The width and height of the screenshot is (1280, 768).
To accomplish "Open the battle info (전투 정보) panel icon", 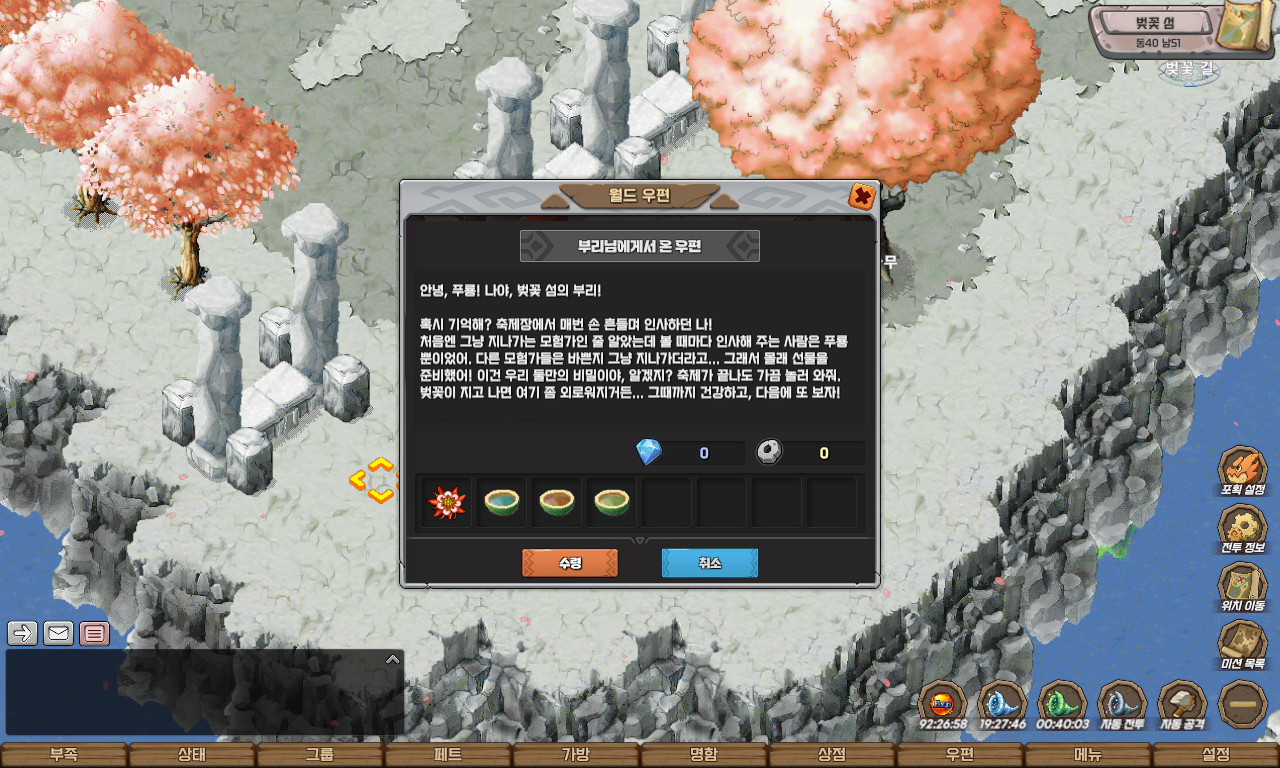I will click(1243, 527).
